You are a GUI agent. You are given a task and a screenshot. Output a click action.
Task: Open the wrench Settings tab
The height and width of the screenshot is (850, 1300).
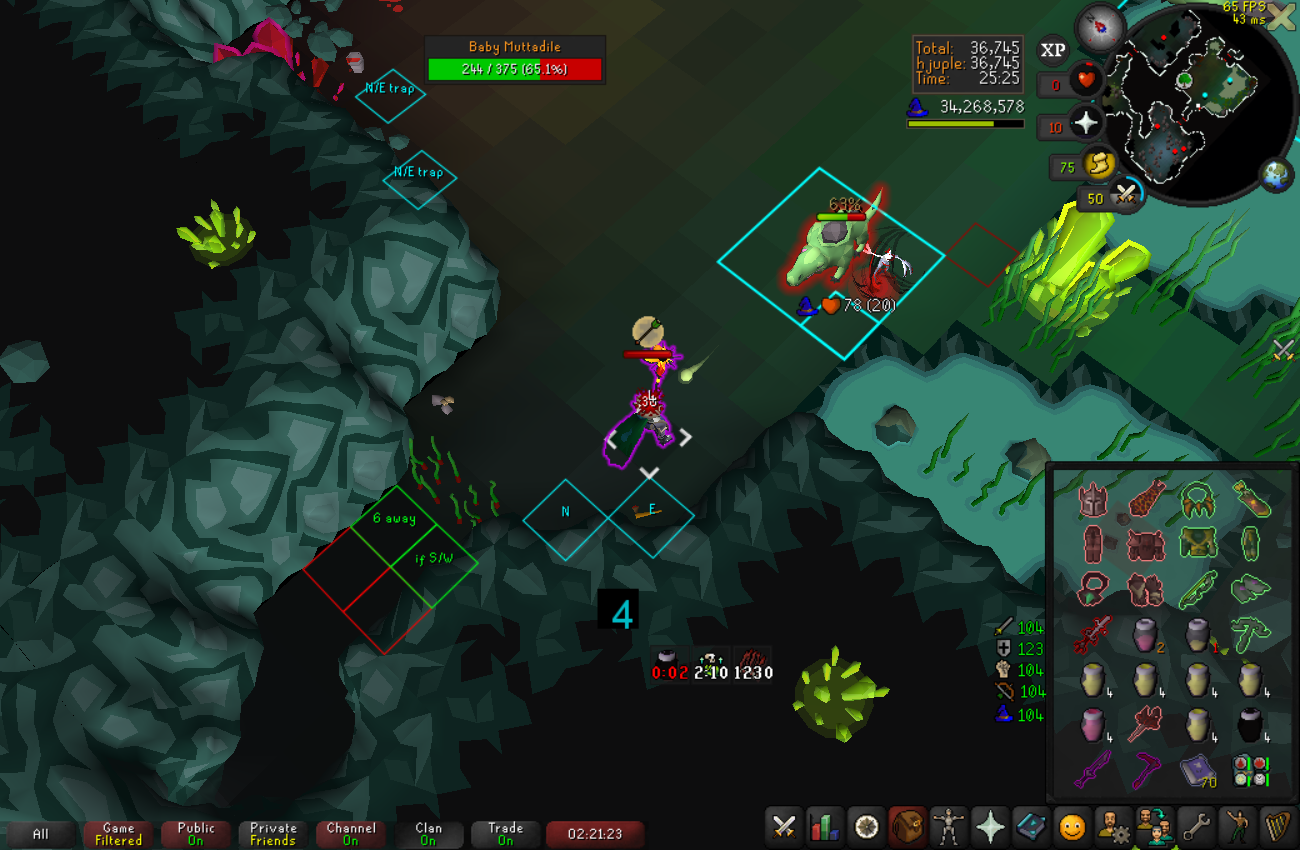coord(1195,827)
